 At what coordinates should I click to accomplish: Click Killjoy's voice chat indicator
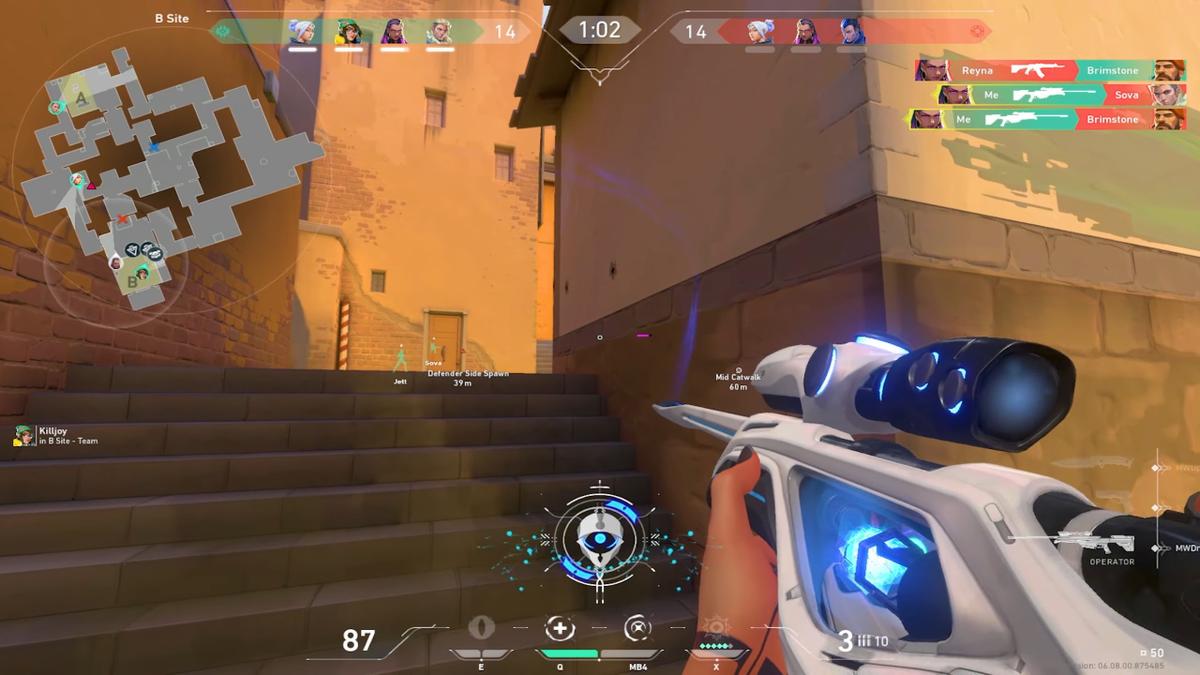[23, 435]
